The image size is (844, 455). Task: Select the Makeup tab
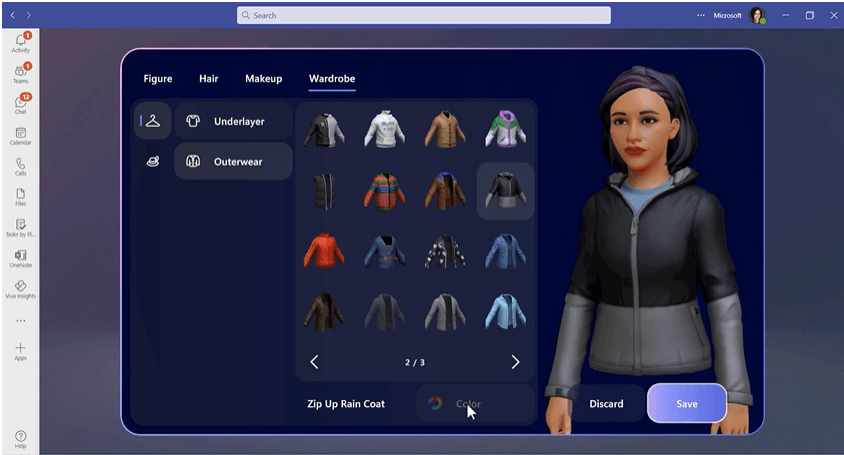pos(263,79)
